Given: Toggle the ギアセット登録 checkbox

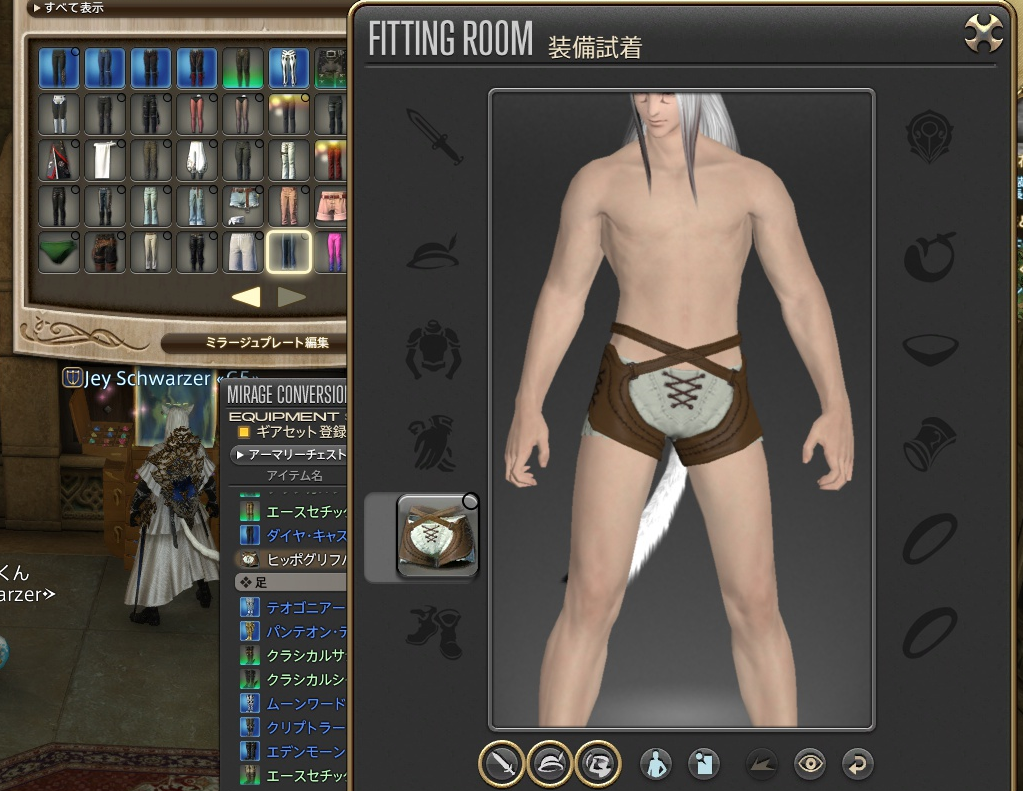Looking at the screenshot, I should (x=243, y=432).
